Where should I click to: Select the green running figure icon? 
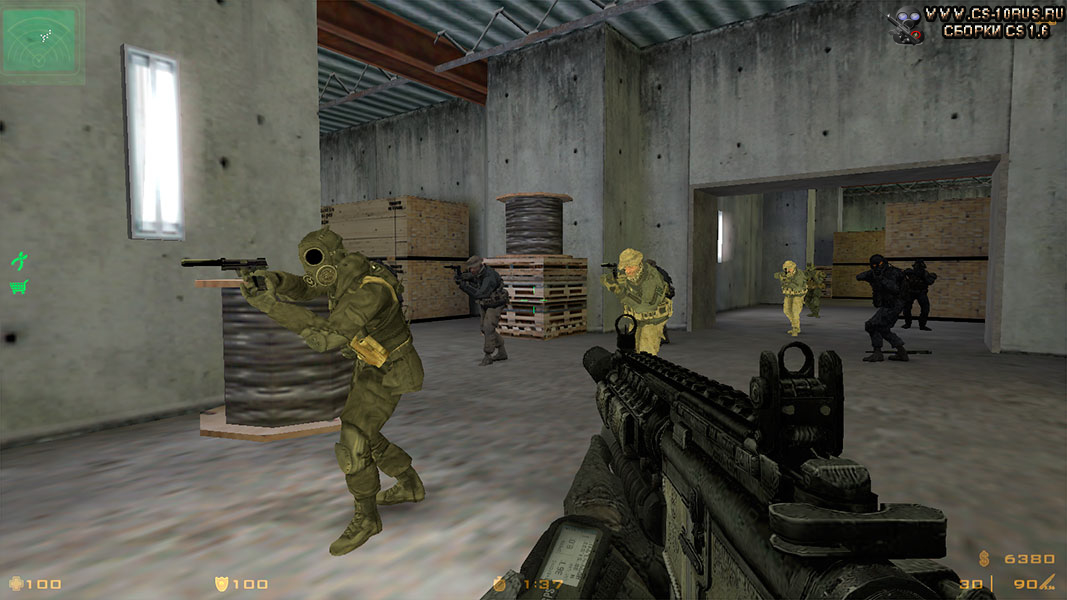point(18,260)
